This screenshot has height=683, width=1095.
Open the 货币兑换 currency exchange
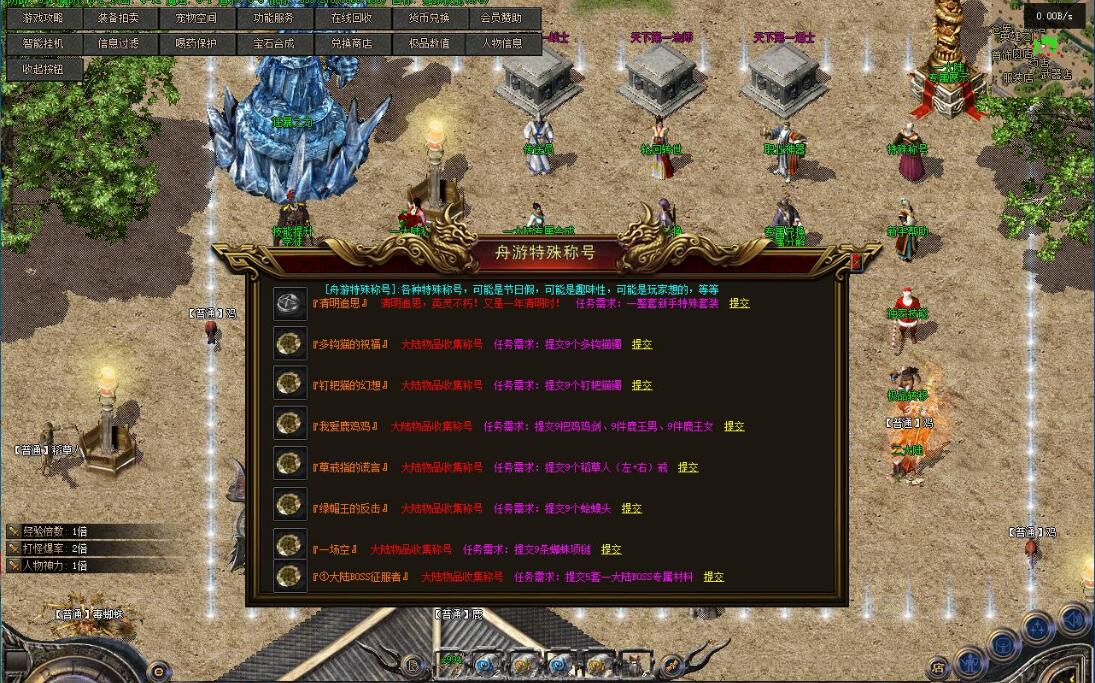point(428,19)
